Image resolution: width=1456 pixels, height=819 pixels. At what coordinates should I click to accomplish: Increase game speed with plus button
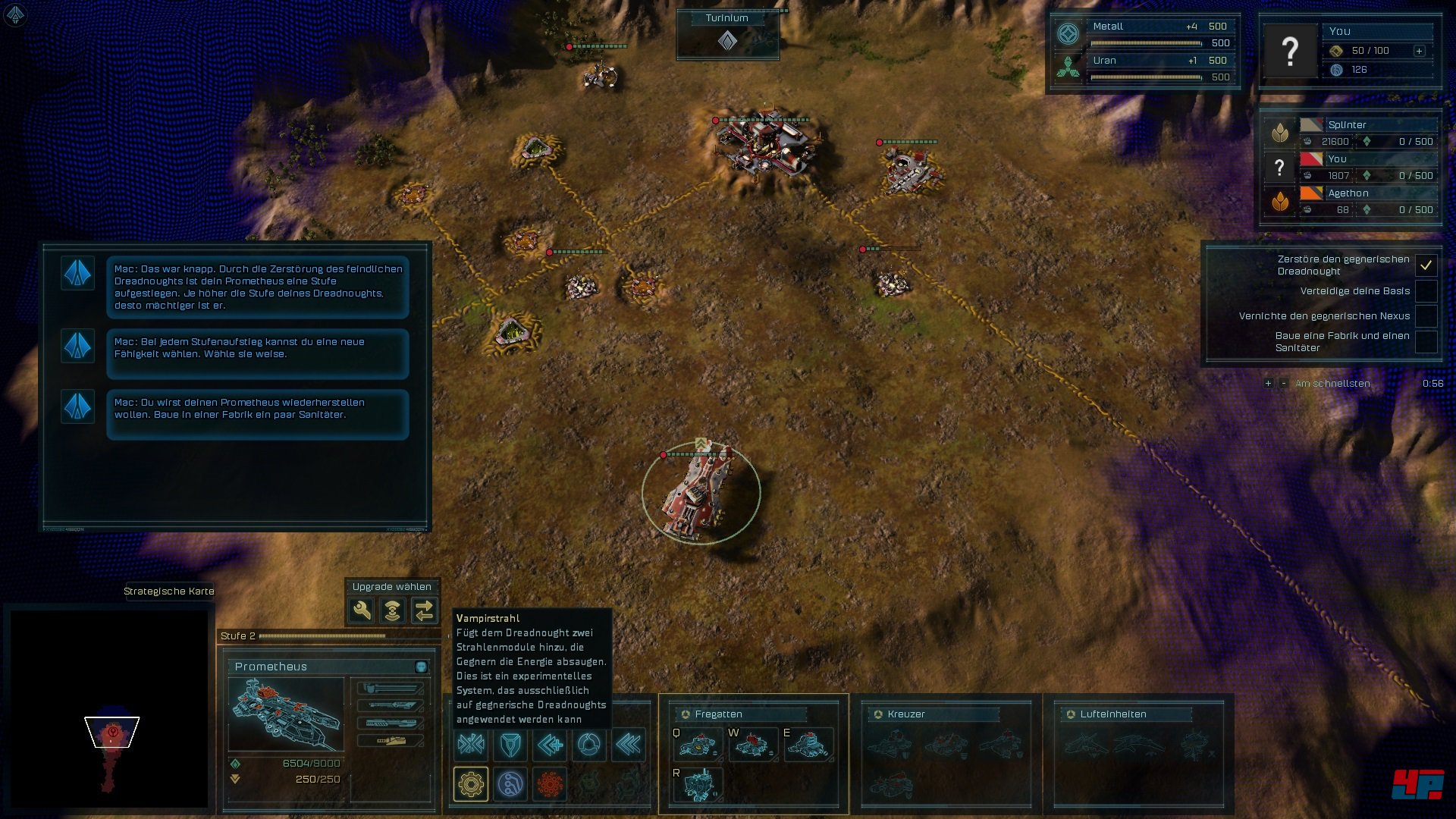click(1268, 384)
